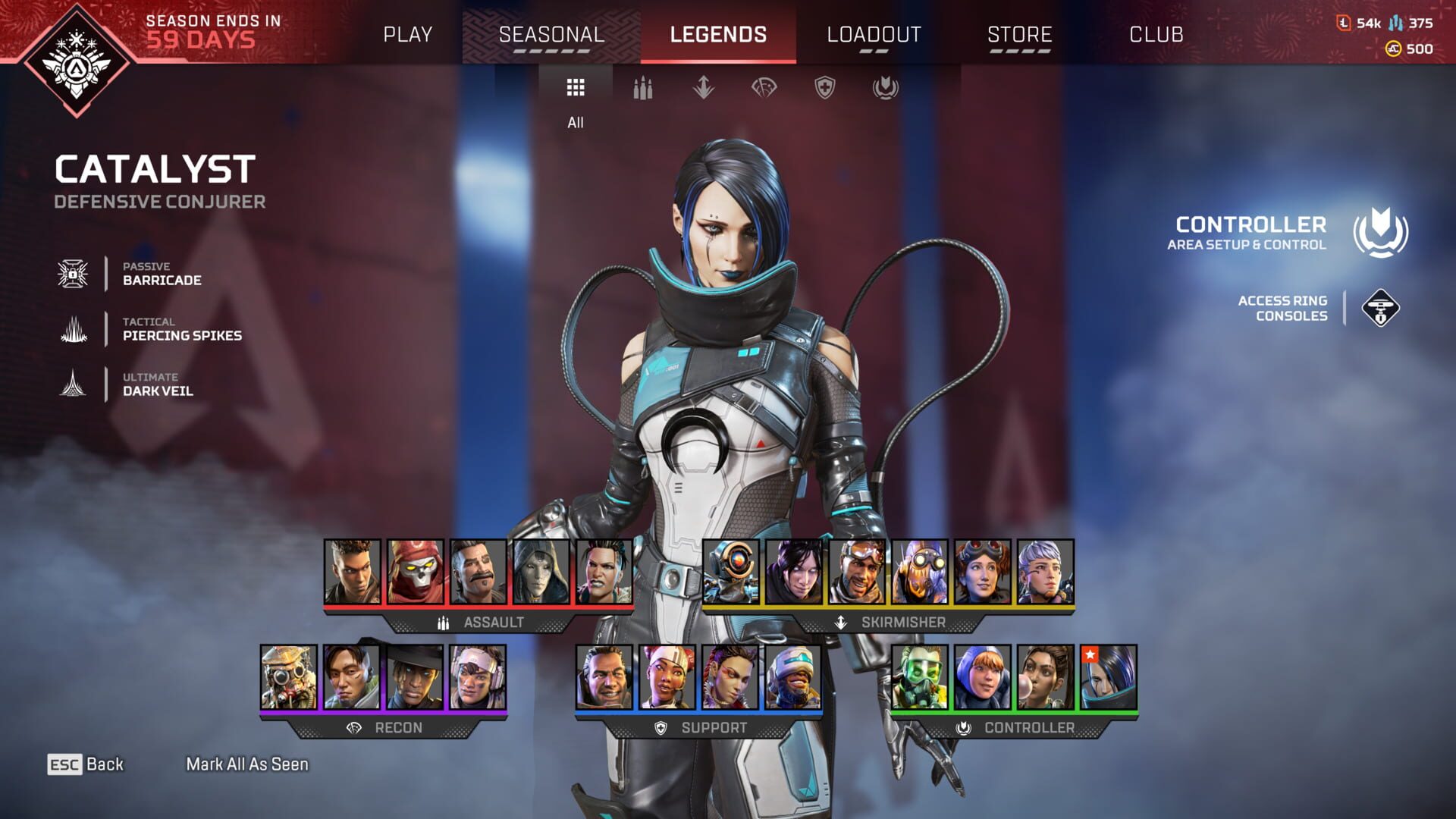Switch to the LOADOUT tab
This screenshot has width=1456, height=819.
pos(874,34)
